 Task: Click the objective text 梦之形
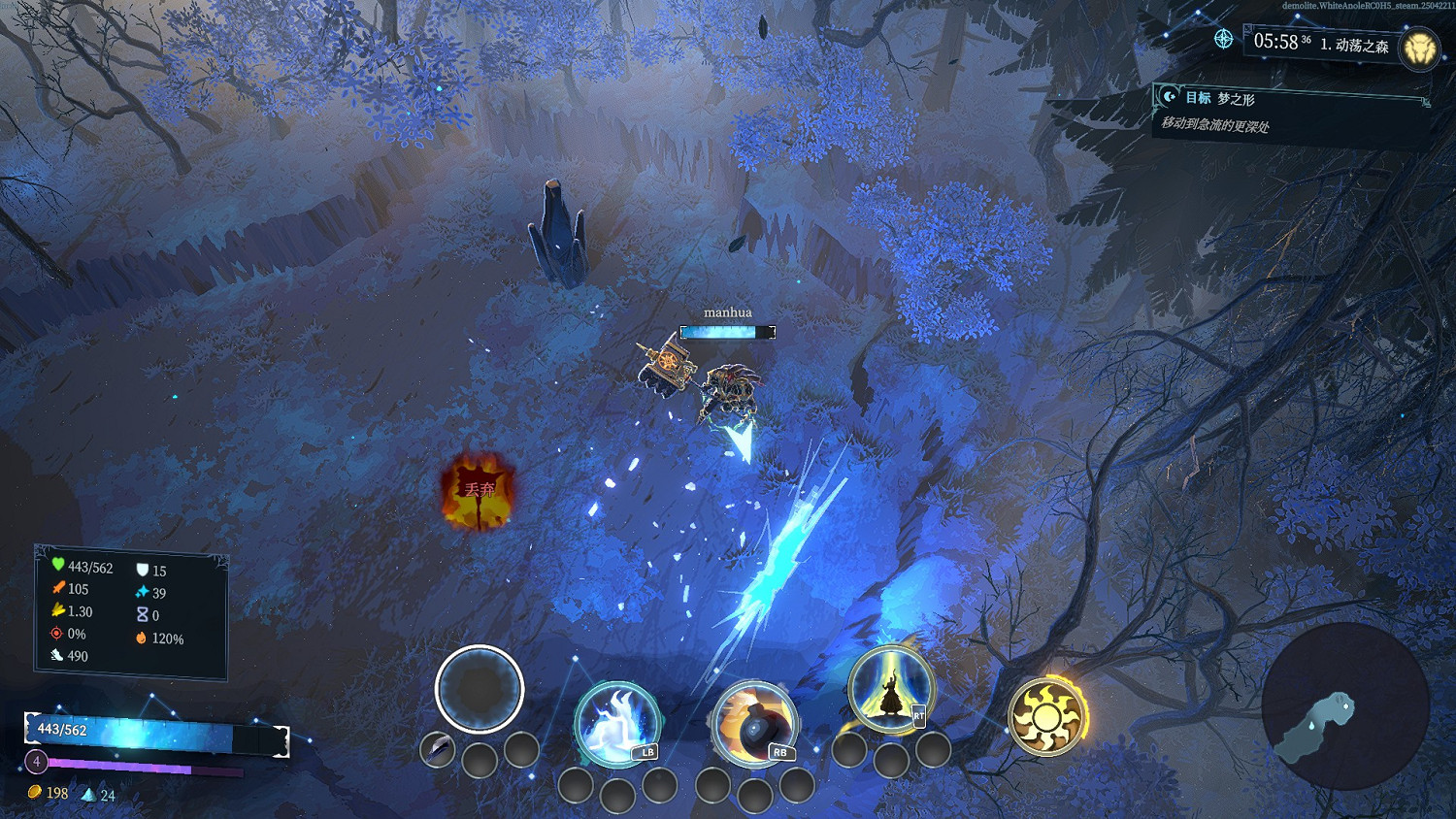[1236, 97]
